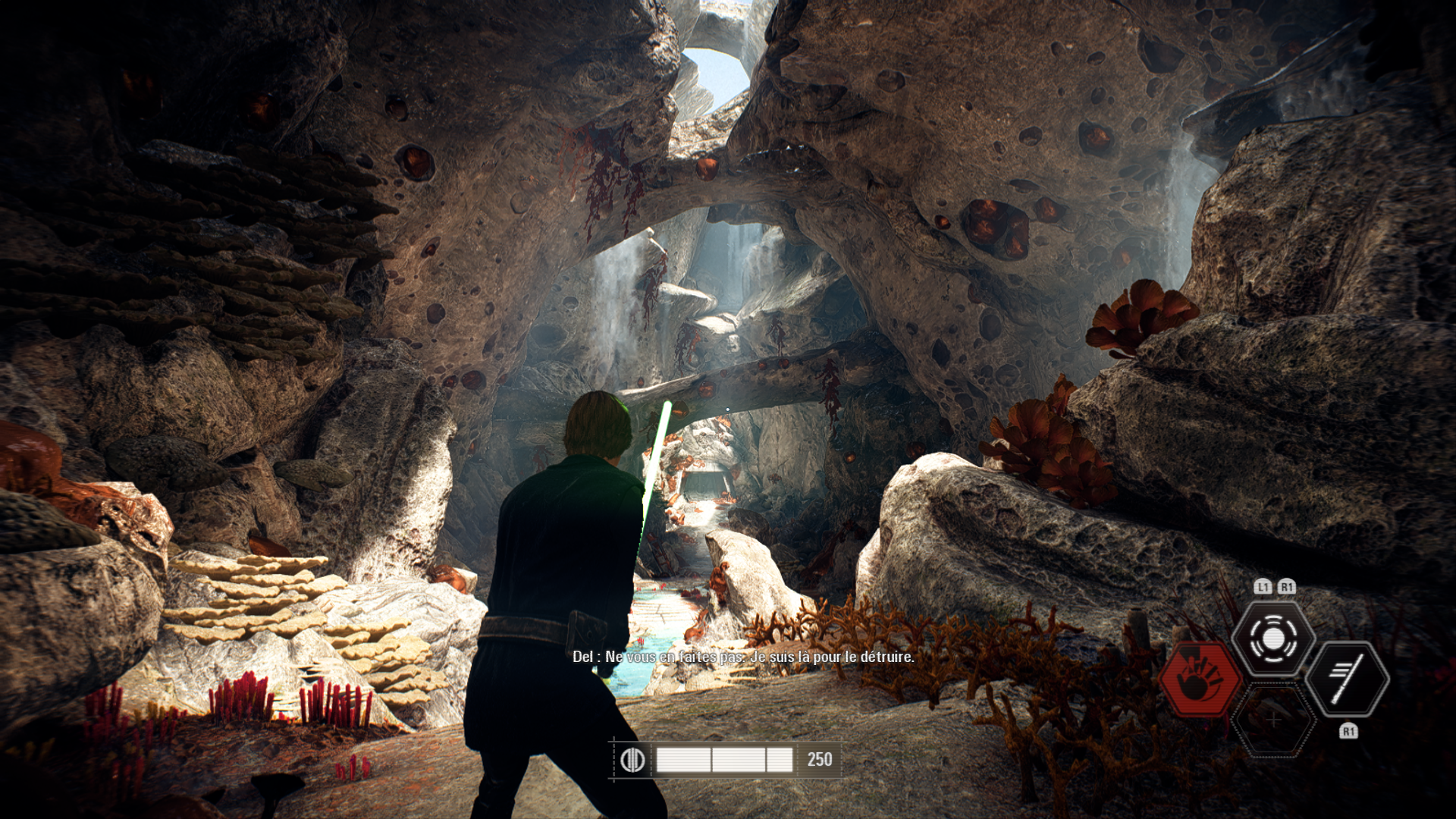Activate the red Force Push hand ability
Viewport: 1456px width, 819px height.
click(x=1200, y=678)
